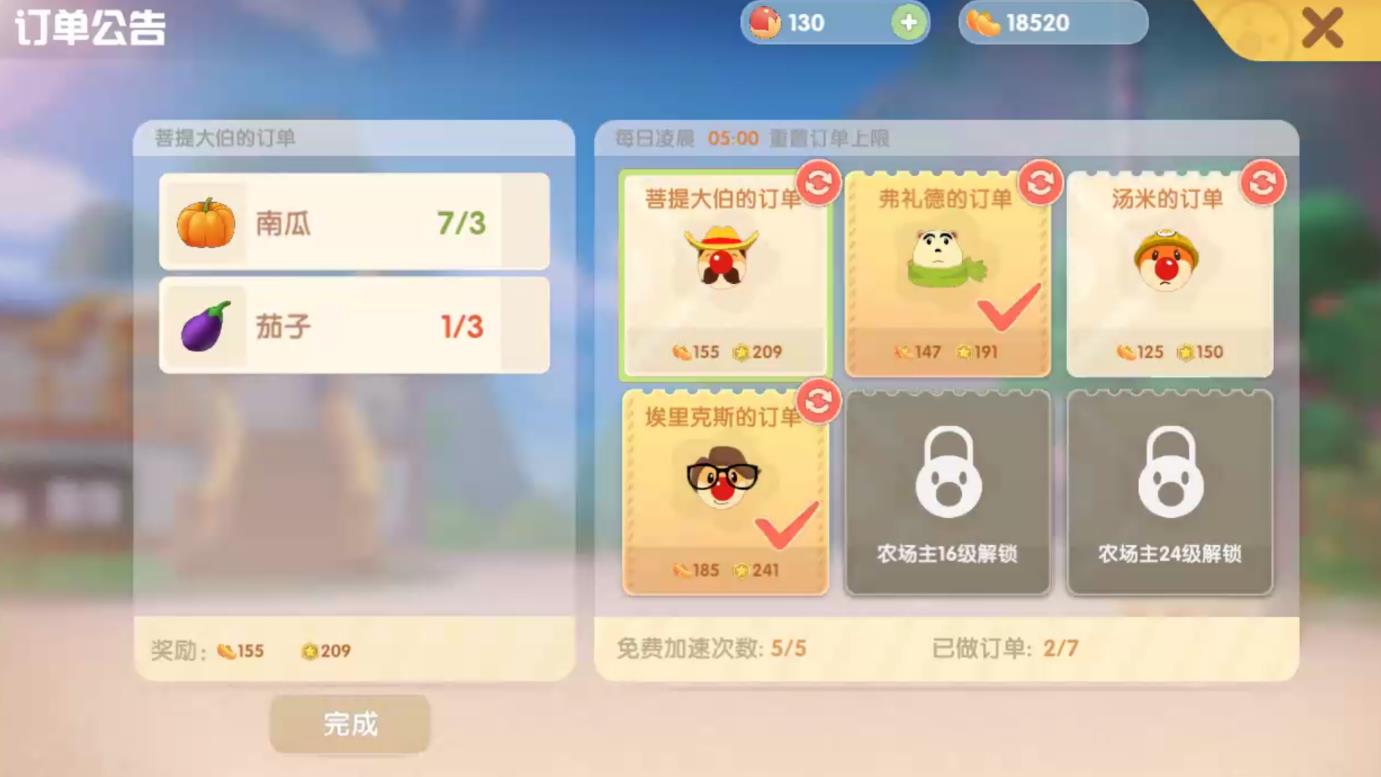Refresh 菩提大伯's order
Viewport: 1381px width, 777px height.
[x=817, y=184]
